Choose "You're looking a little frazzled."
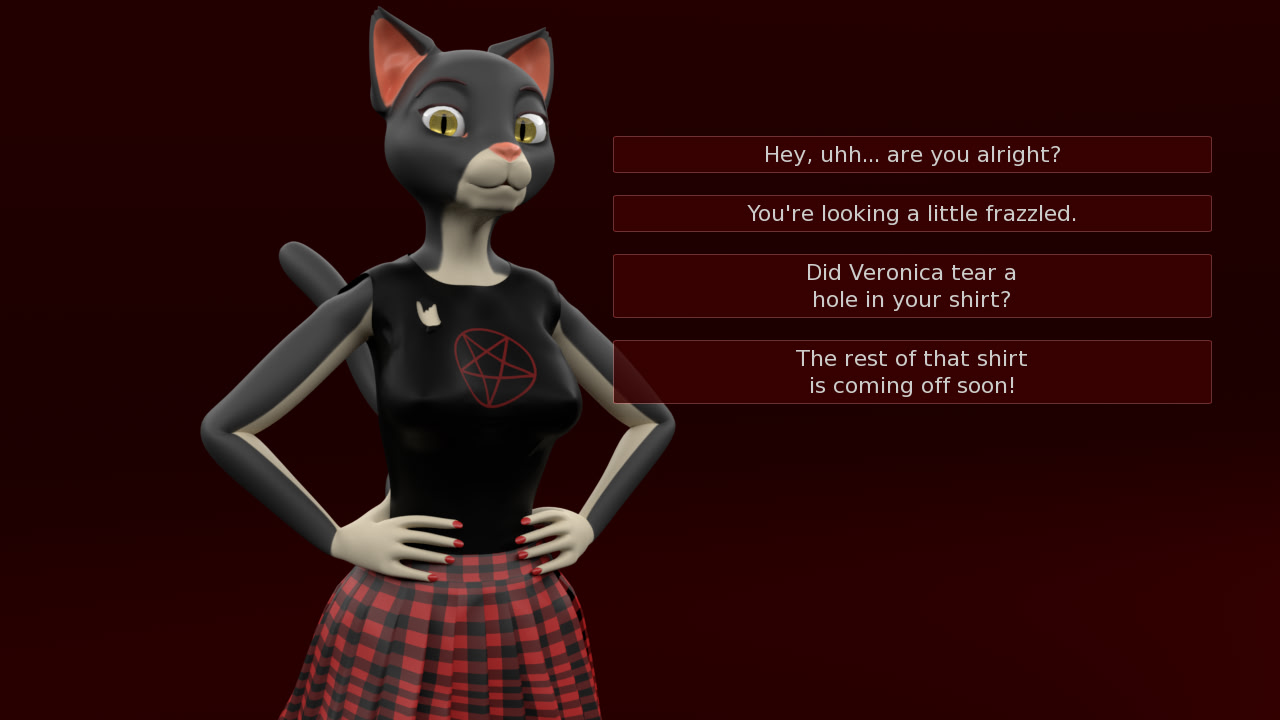Viewport: 1280px width, 720px height. click(912, 213)
